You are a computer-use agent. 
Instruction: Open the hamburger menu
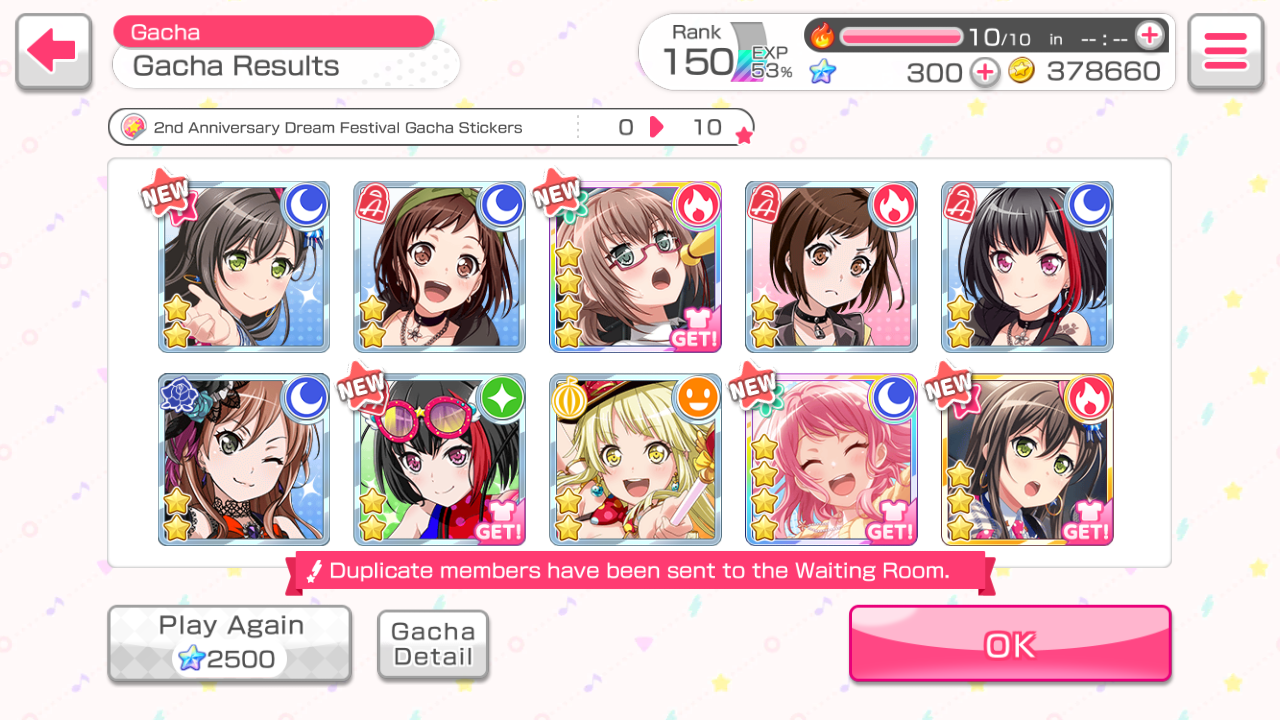[1225, 52]
